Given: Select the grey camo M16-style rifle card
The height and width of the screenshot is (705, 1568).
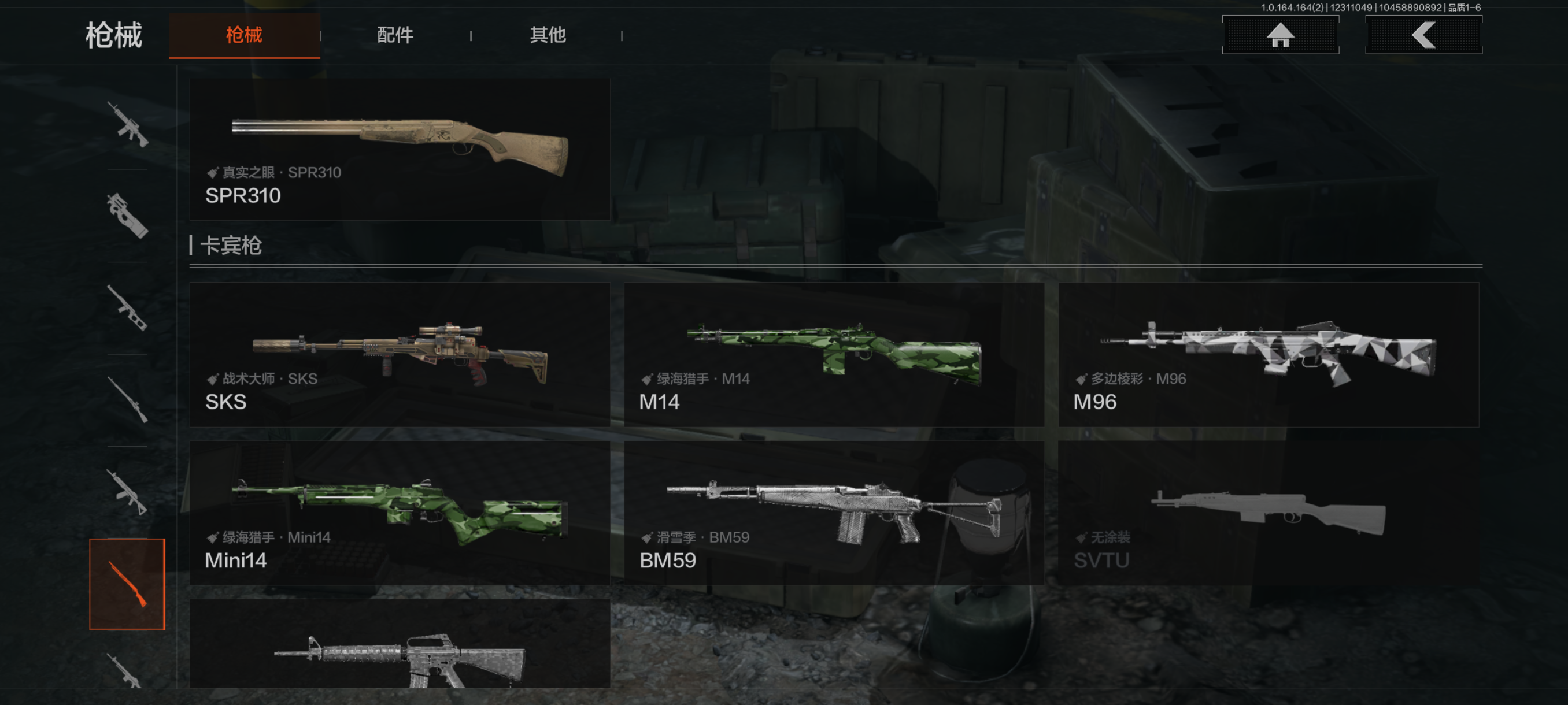Looking at the screenshot, I should (x=400, y=645).
